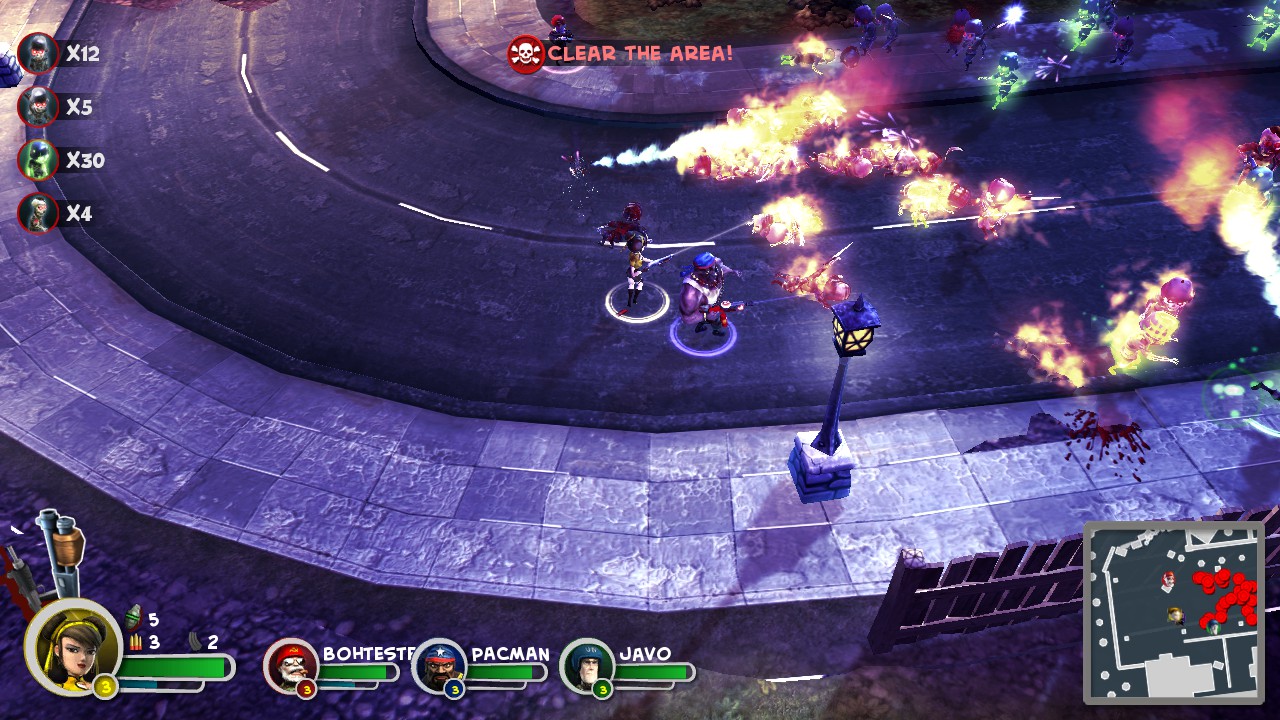The image size is (1280, 720).
Task: Click the skull icon beside Clear The Area
Action: [x=525, y=54]
